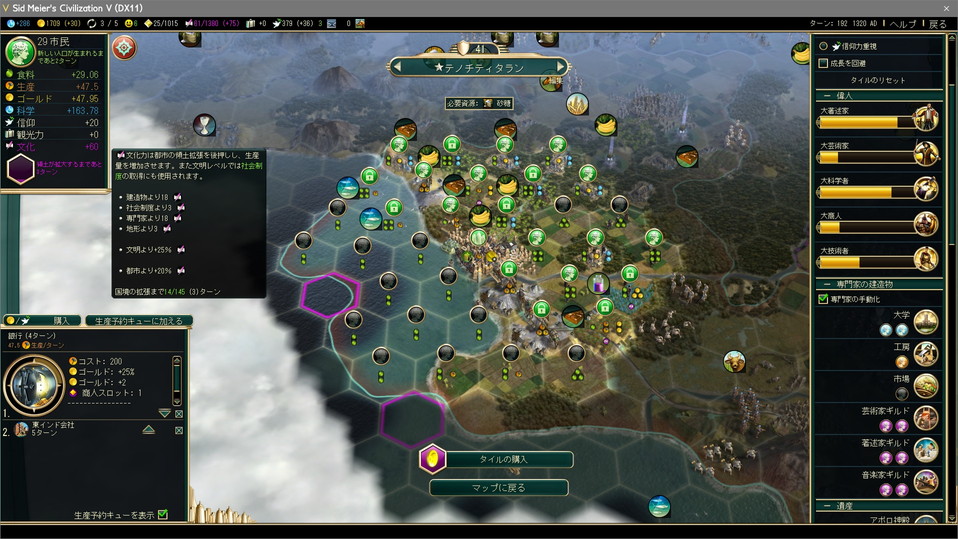Click the 戻る back button in top bar

click(937, 23)
